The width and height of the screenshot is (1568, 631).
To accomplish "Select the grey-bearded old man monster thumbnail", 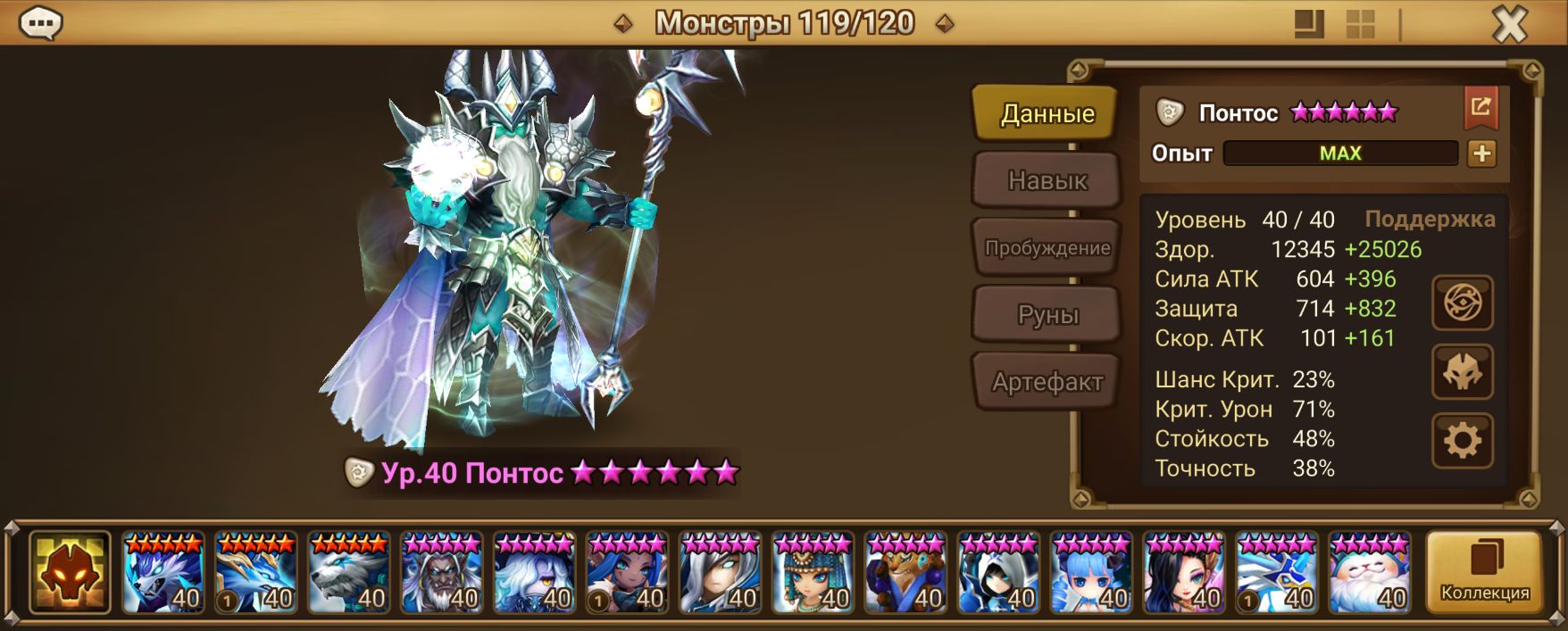I will click(441, 573).
